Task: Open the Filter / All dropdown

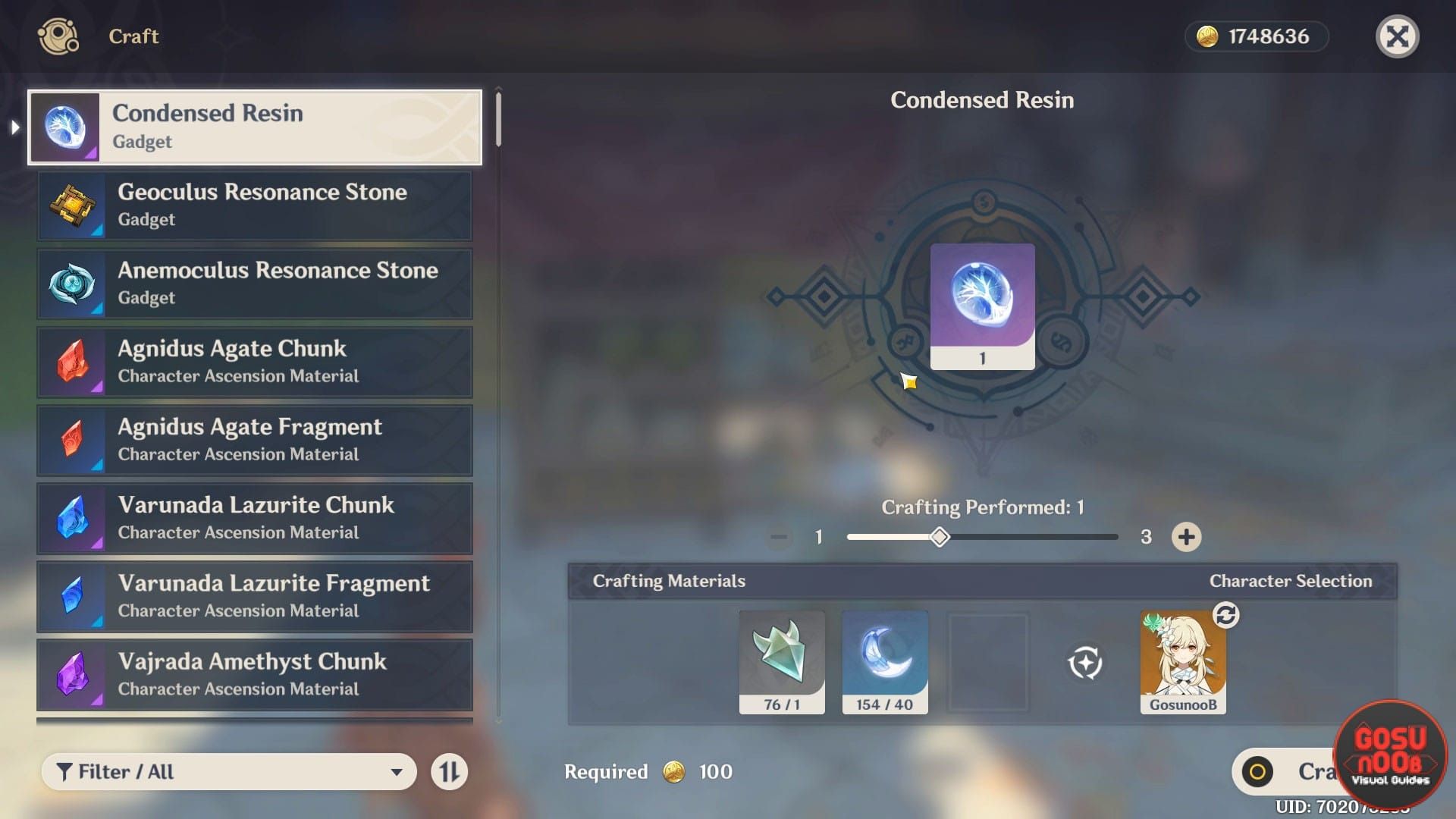Action: (227, 771)
